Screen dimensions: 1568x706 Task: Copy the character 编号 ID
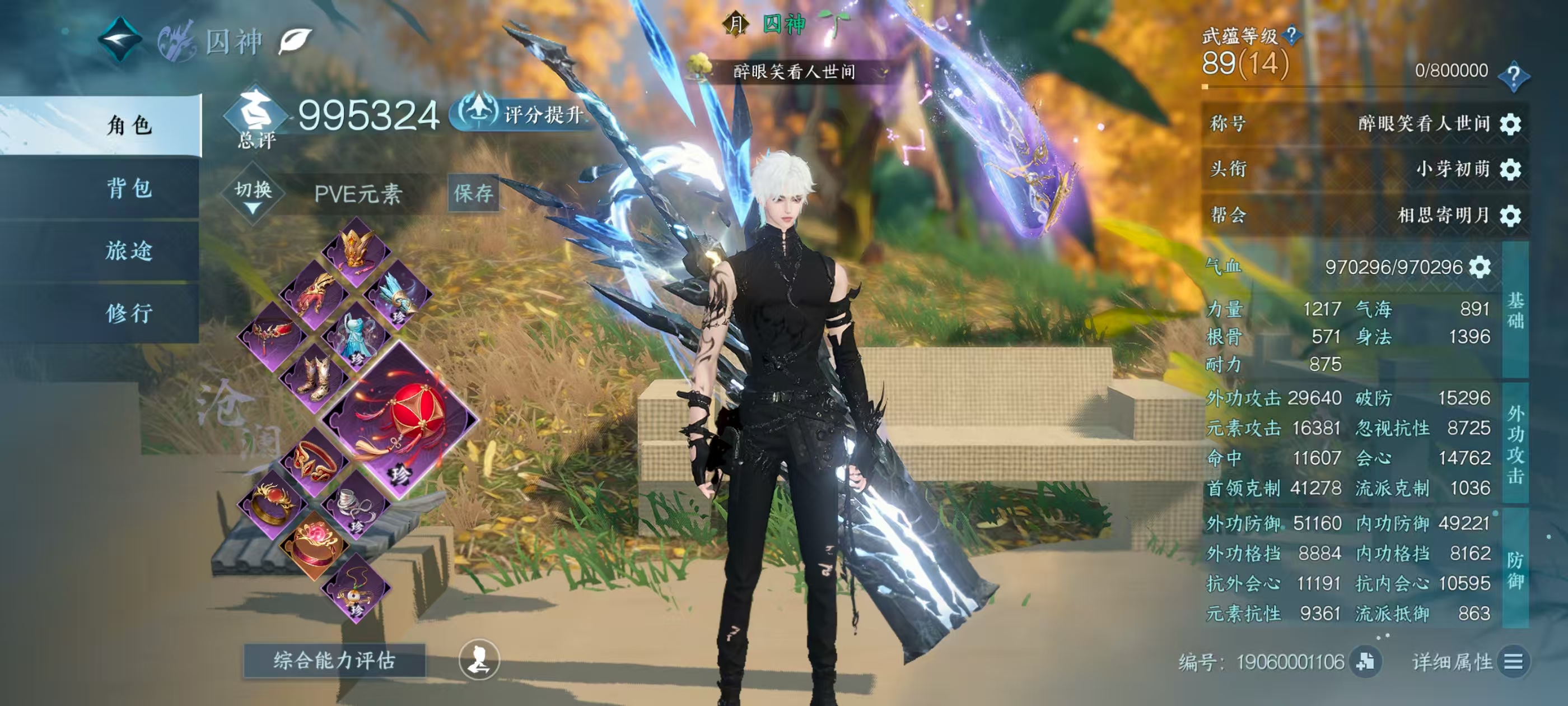1365,662
